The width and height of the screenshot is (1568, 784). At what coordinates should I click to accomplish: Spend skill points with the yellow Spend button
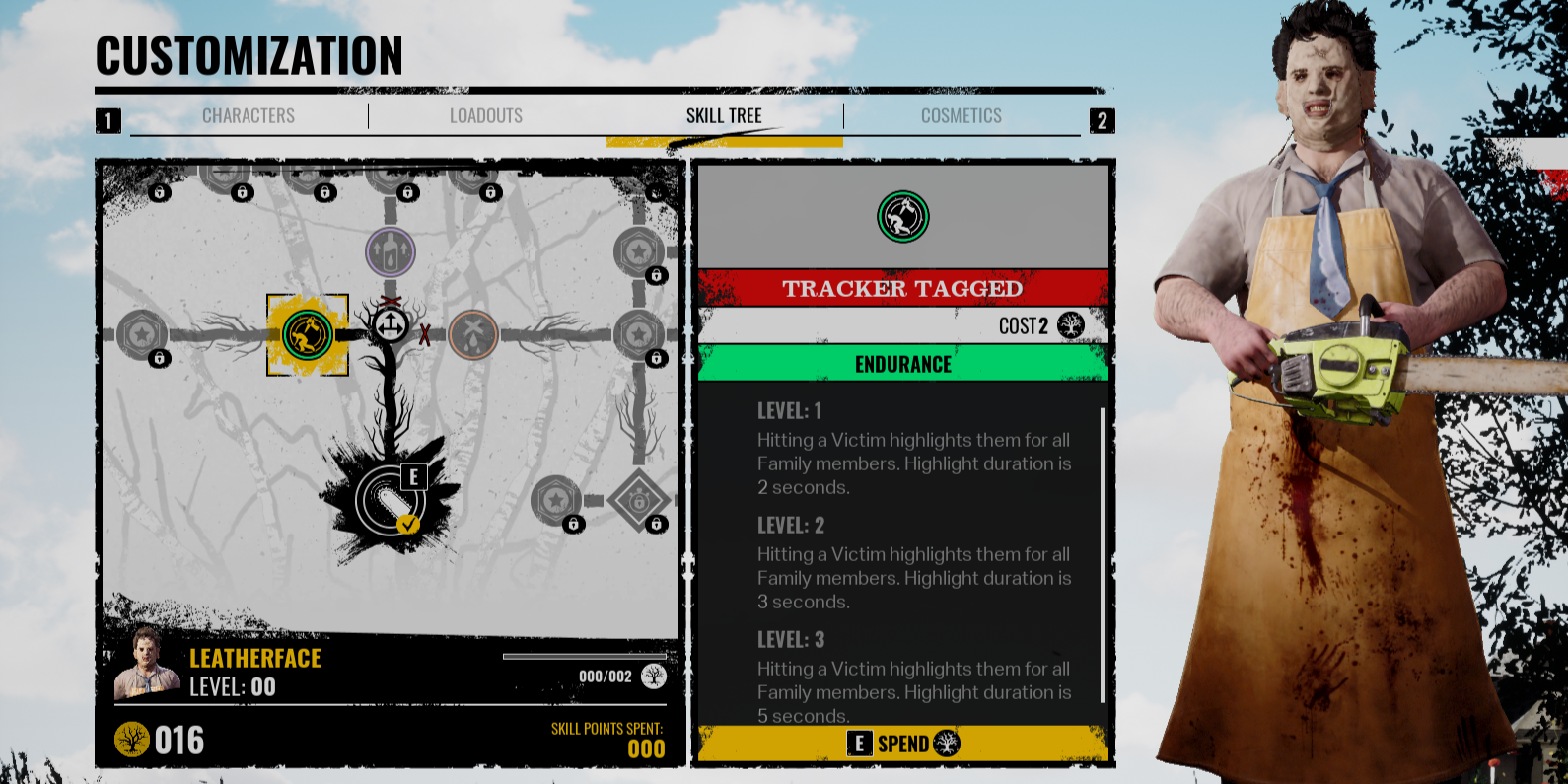click(902, 744)
